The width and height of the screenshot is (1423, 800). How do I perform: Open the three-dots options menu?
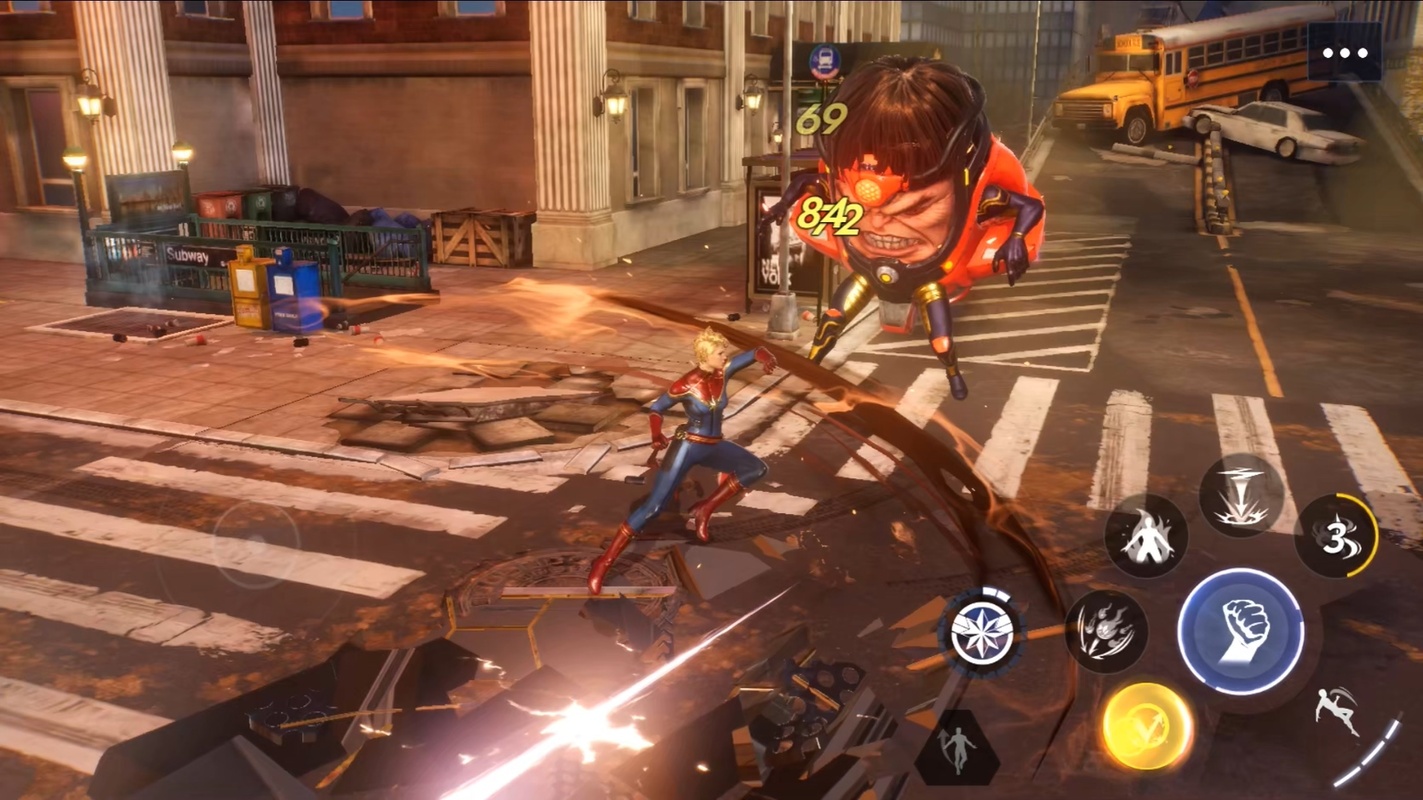1345,53
